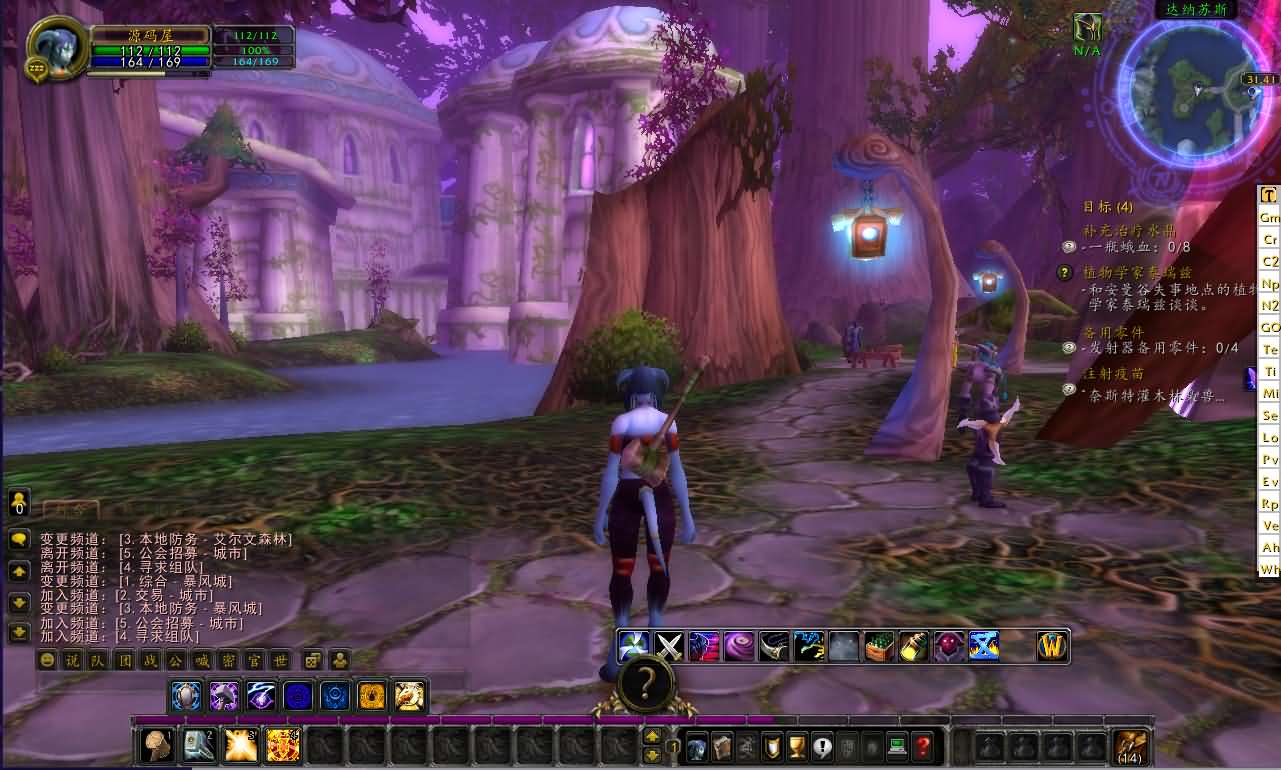
Task: Open the achievements trophy cup button
Action: tap(797, 746)
